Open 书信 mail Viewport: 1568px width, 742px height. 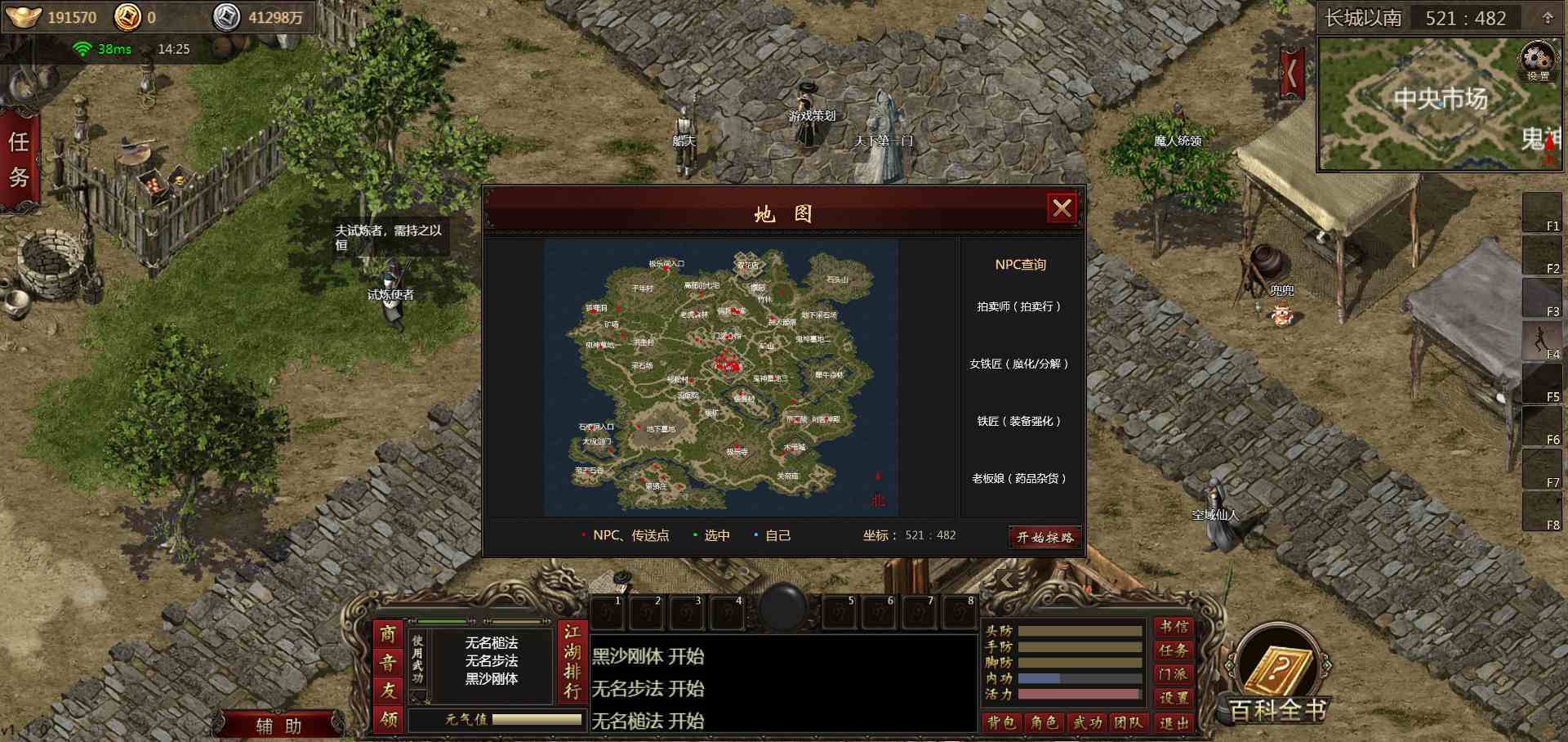tap(1174, 627)
